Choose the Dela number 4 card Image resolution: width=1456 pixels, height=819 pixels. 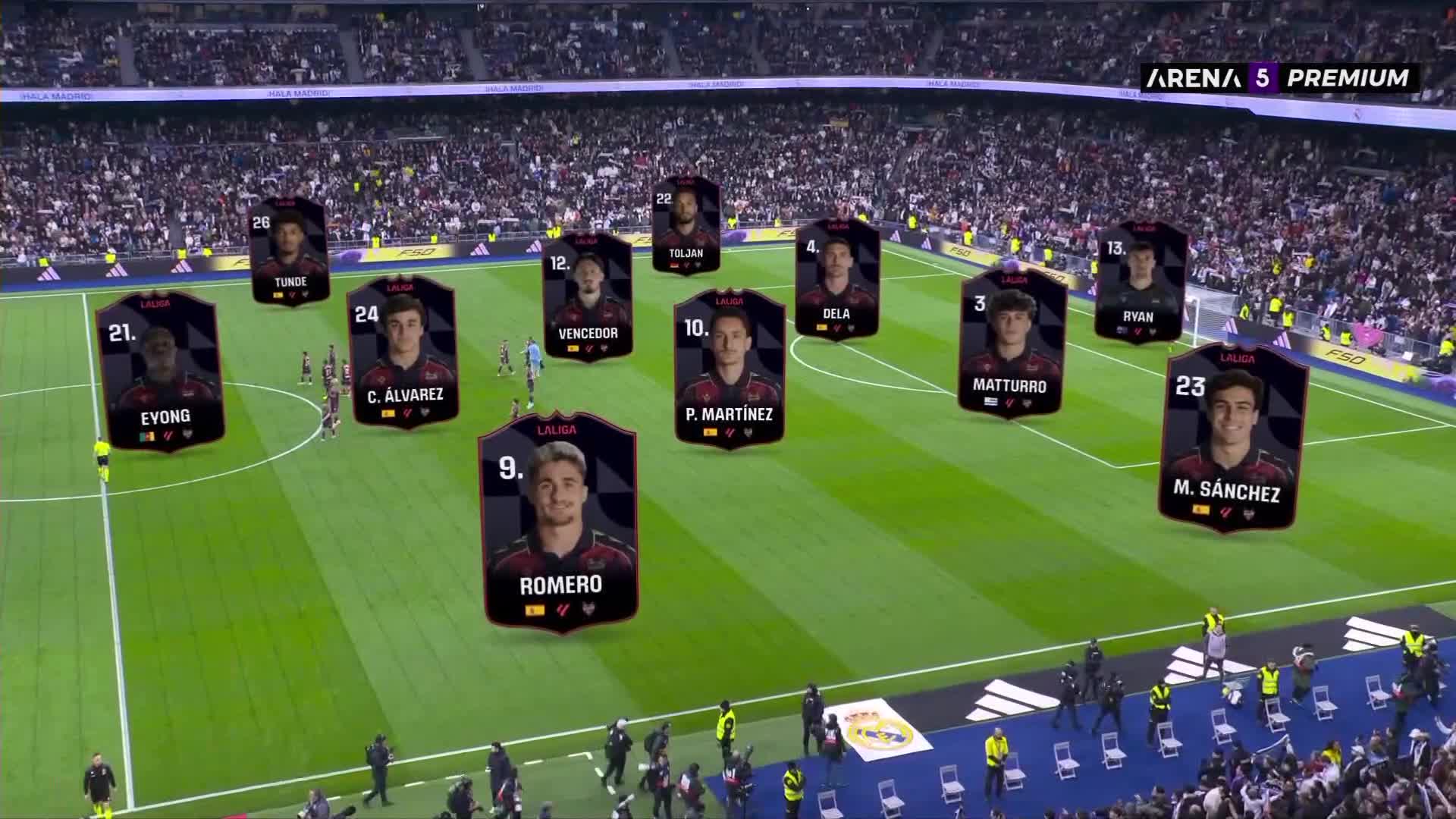[836, 279]
